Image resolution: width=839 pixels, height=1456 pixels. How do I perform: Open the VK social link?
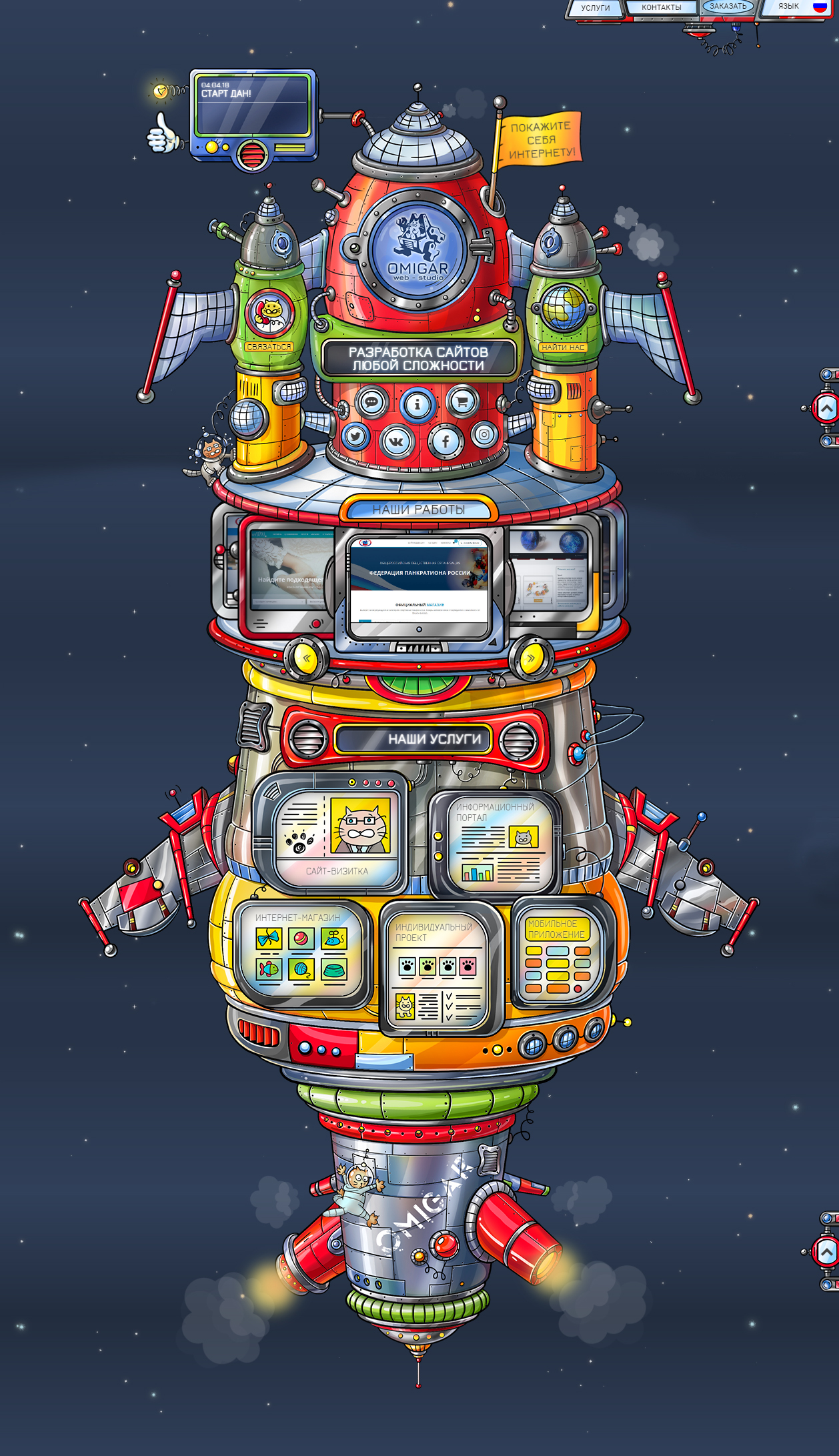click(x=397, y=442)
